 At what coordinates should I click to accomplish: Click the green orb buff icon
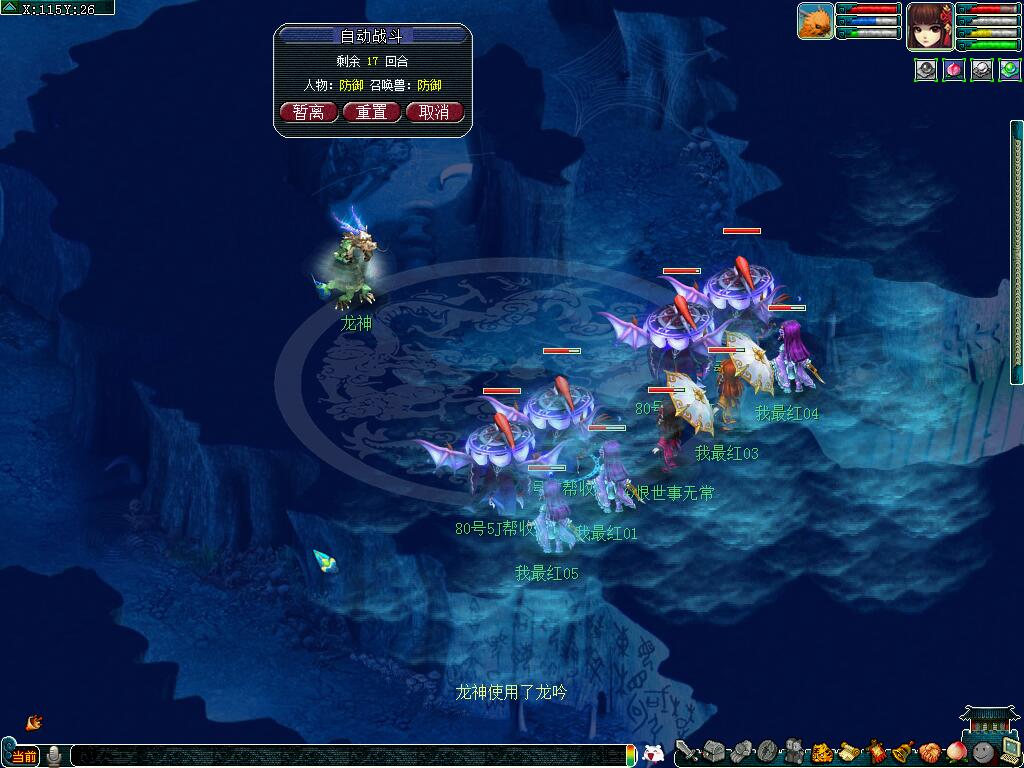pos(1009,70)
